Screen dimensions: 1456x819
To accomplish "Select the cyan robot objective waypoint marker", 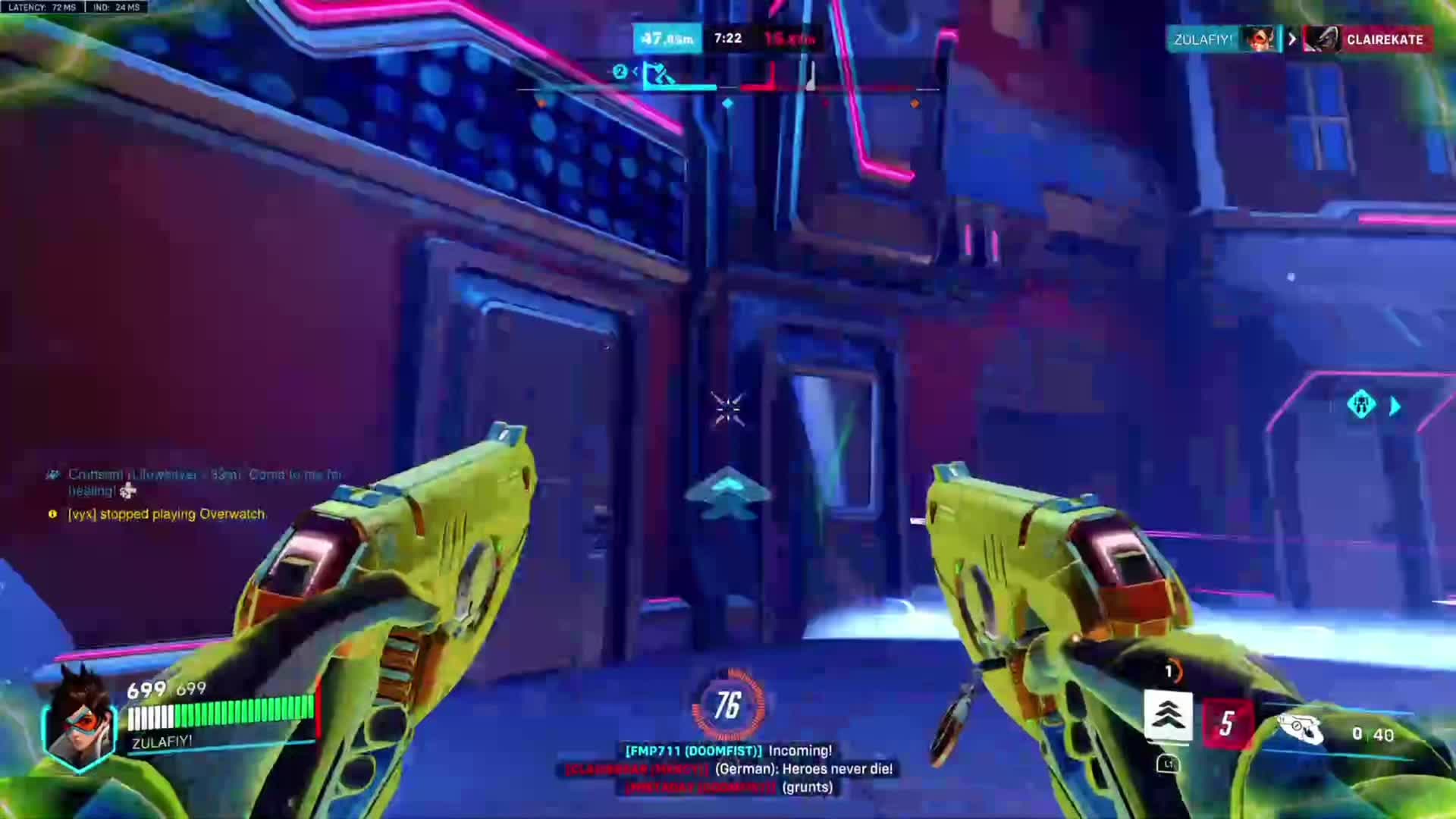I will [x=1361, y=405].
